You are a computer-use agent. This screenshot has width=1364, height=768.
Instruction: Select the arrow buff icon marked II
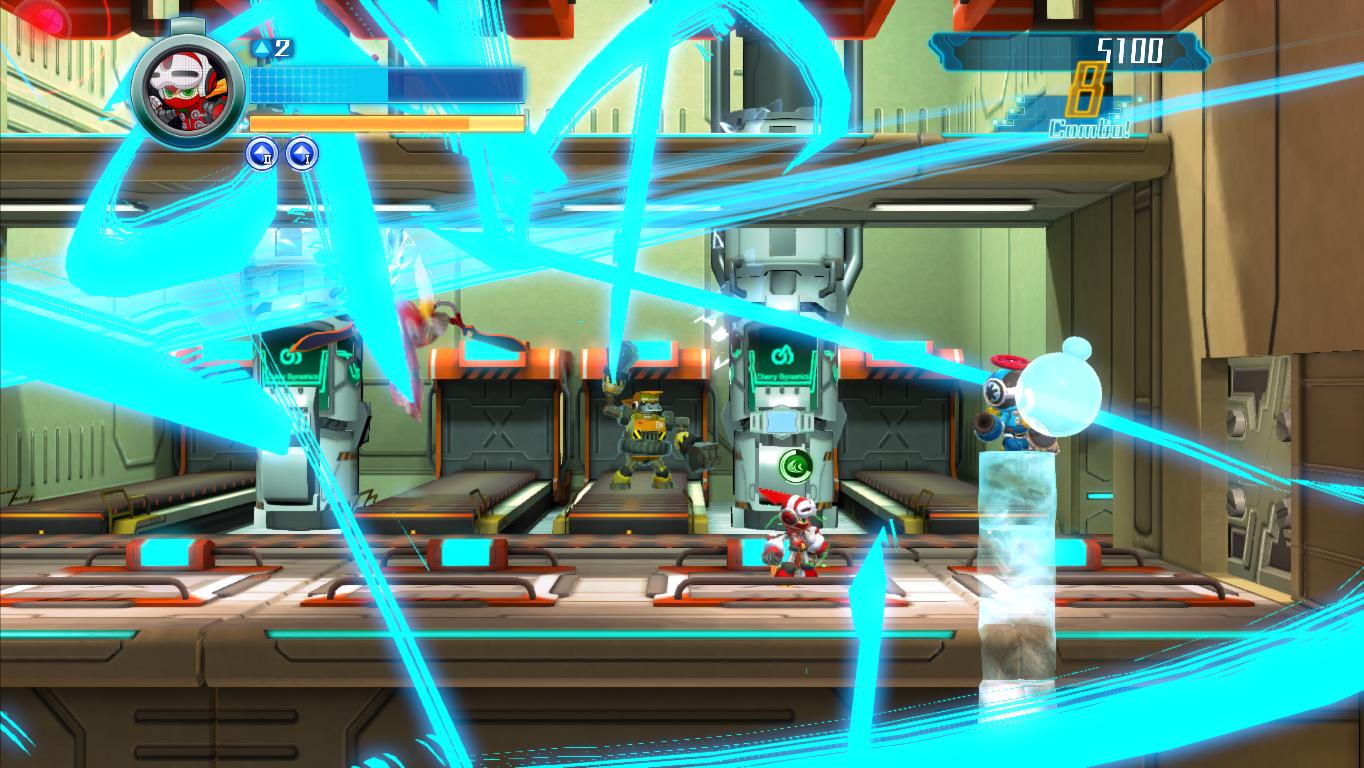pyautogui.click(x=262, y=152)
